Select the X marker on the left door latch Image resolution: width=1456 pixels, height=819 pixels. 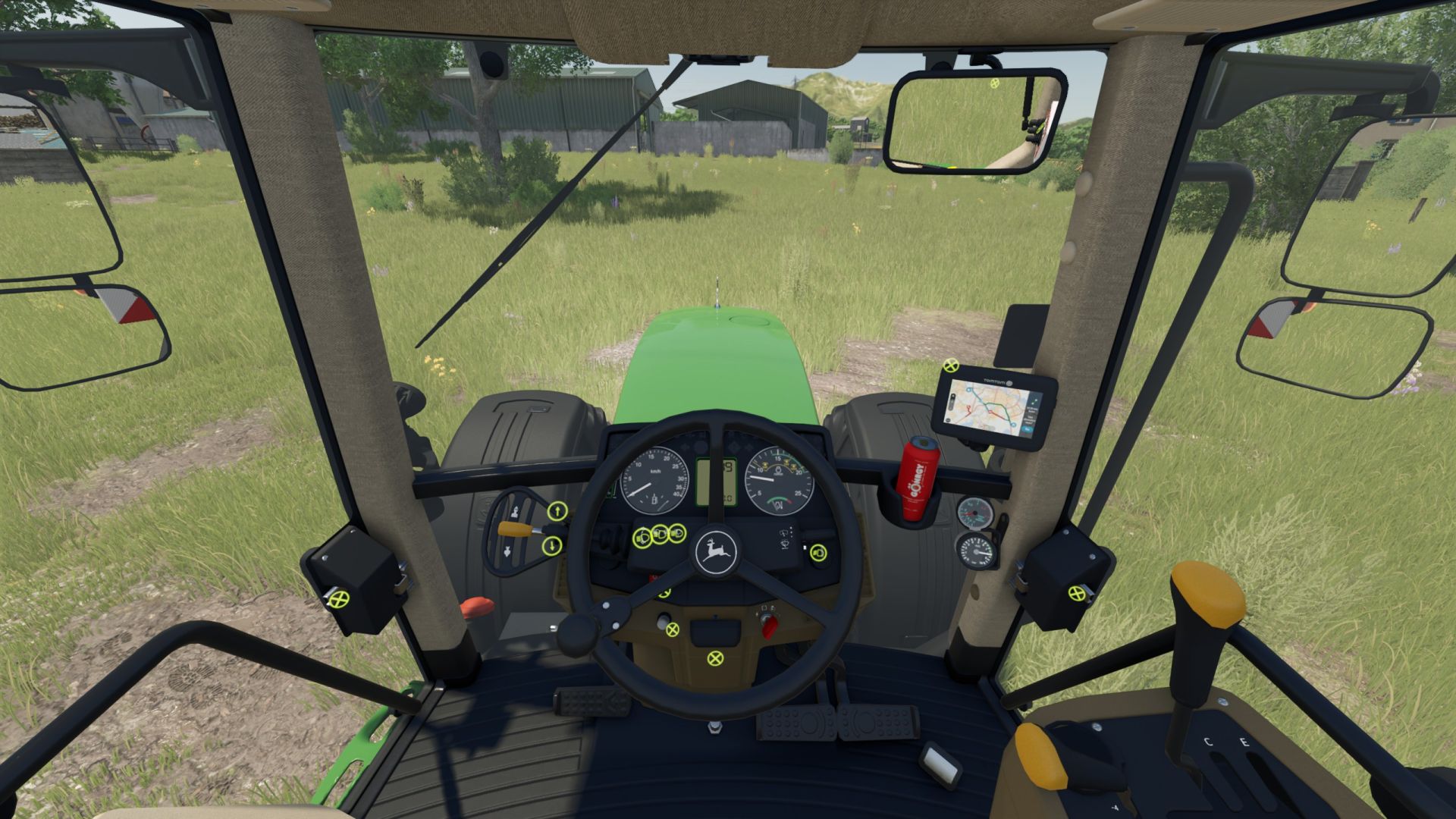point(338,600)
